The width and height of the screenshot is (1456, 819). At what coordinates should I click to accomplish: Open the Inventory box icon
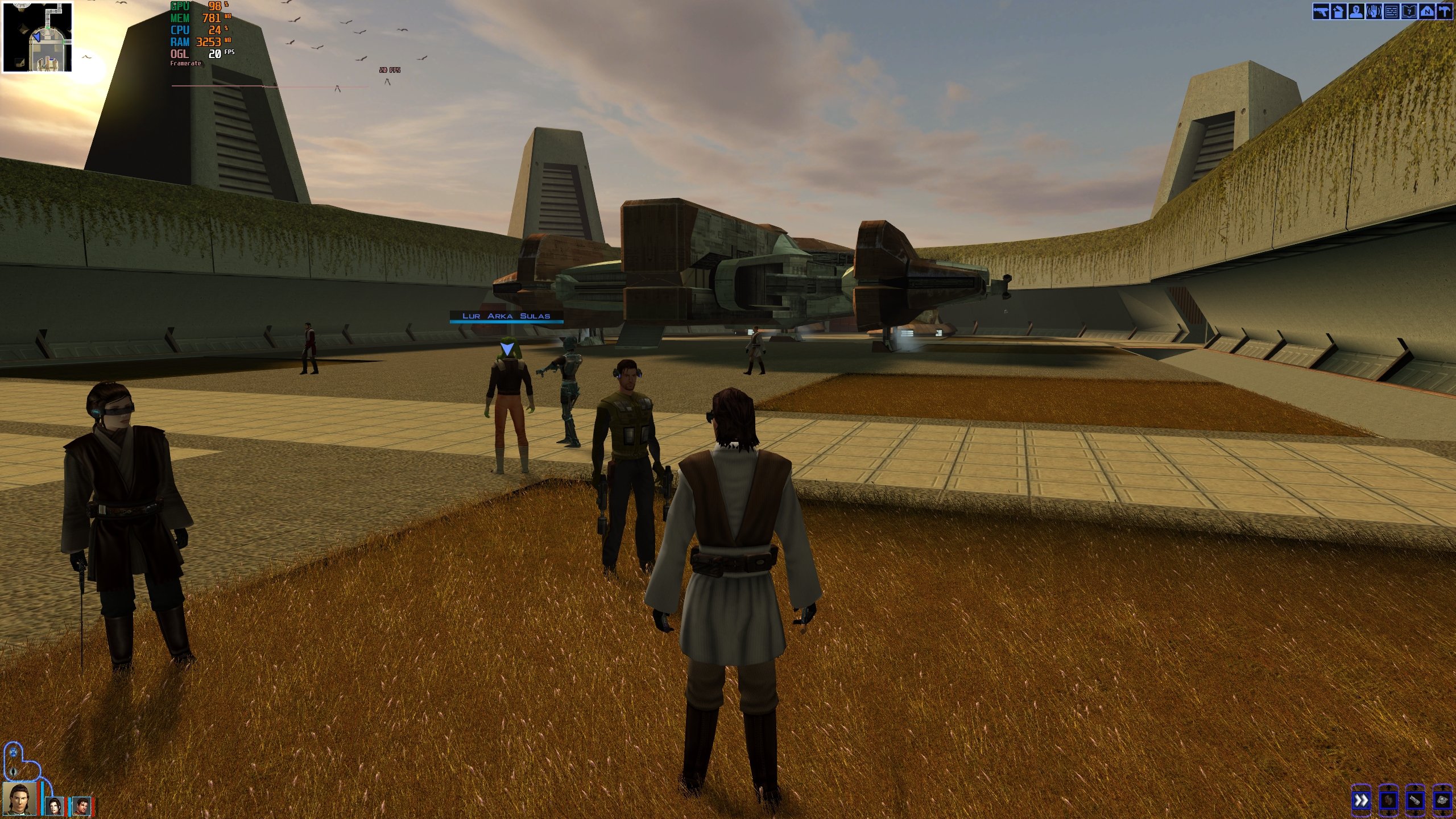[1338, 11]
